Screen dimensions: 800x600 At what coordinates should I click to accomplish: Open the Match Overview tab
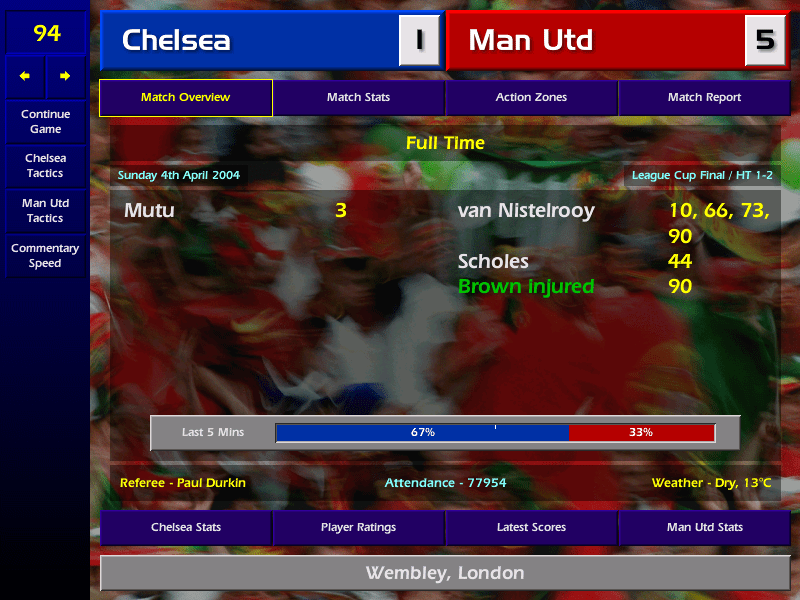click(185, 98)
